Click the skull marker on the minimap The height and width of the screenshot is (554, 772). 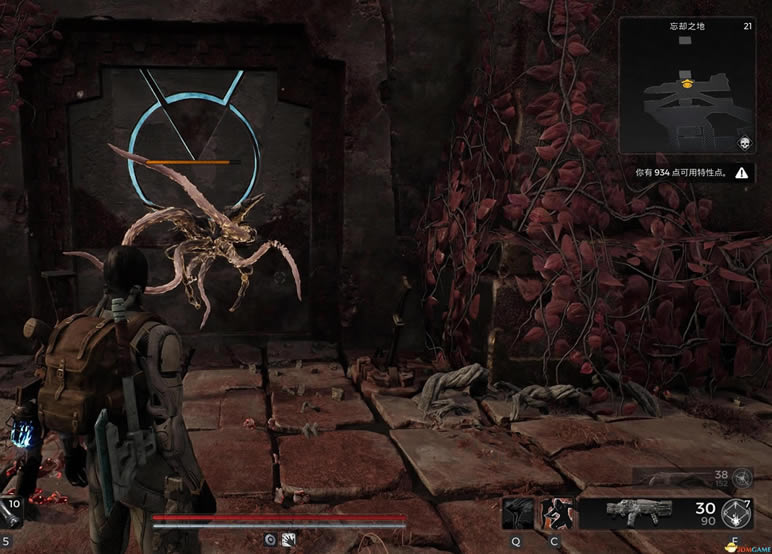click(743, 144)
